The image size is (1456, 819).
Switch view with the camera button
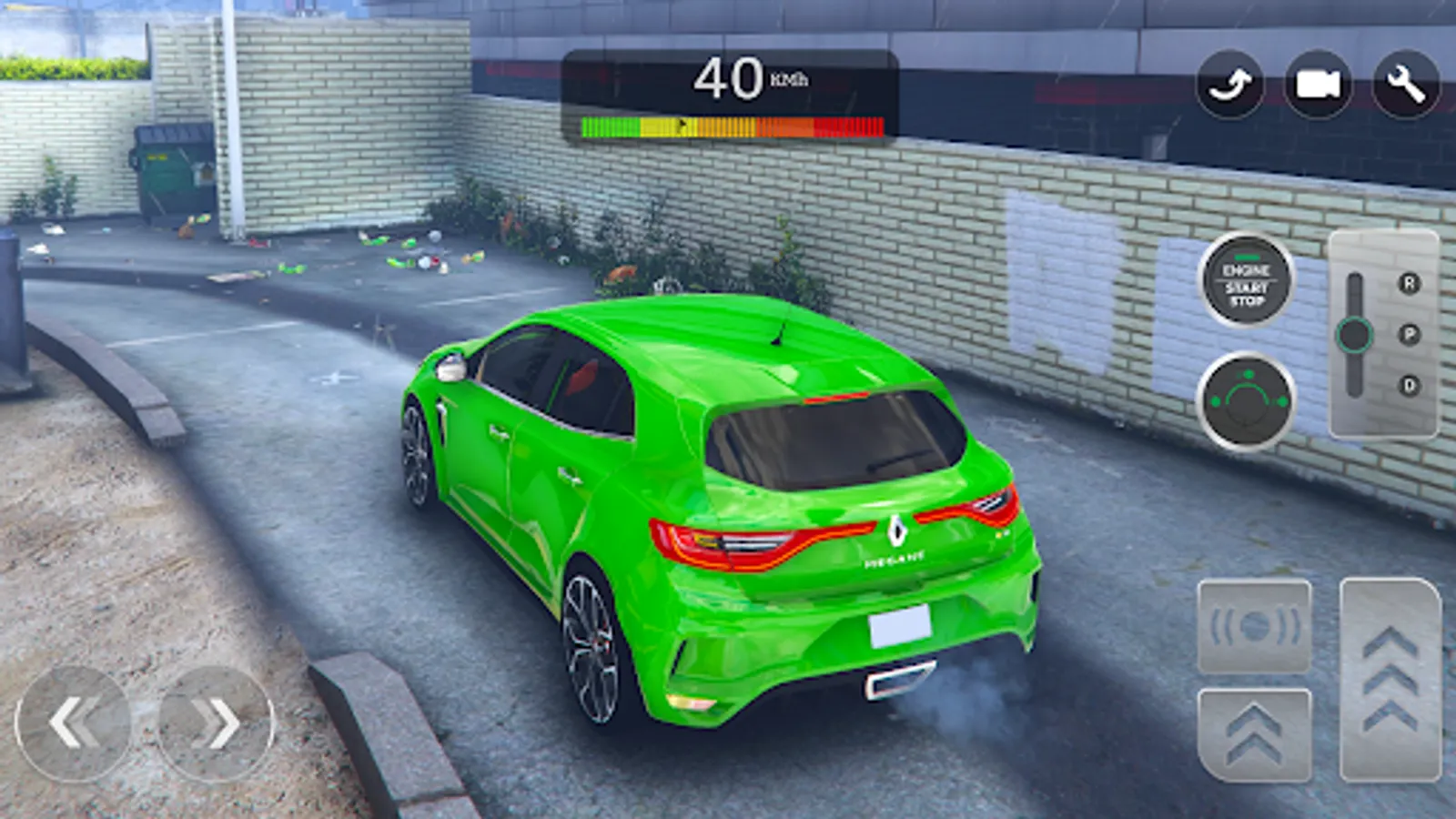1318,85
